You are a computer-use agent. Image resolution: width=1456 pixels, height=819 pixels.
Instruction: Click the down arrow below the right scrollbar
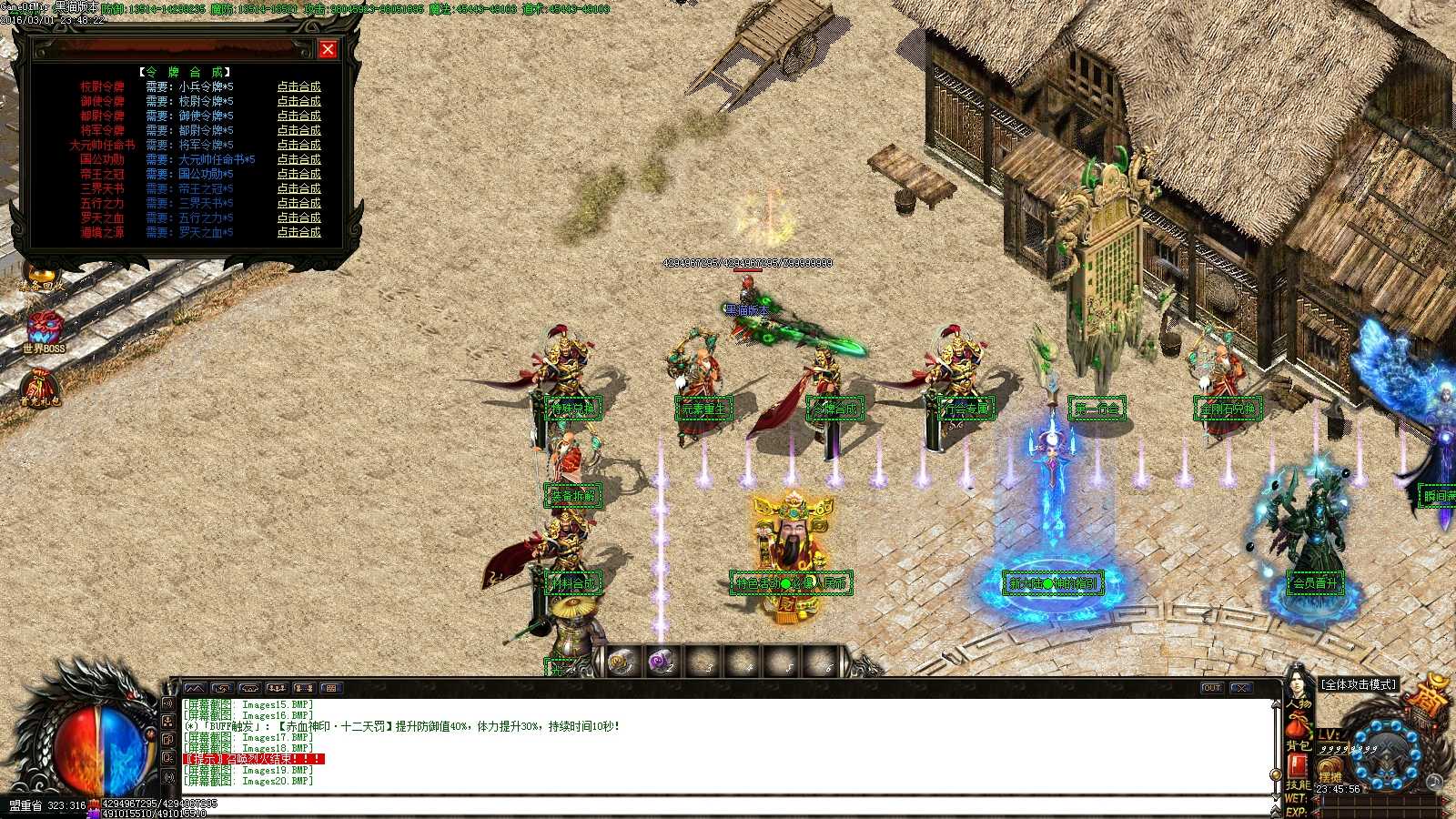click(1275, 796)
